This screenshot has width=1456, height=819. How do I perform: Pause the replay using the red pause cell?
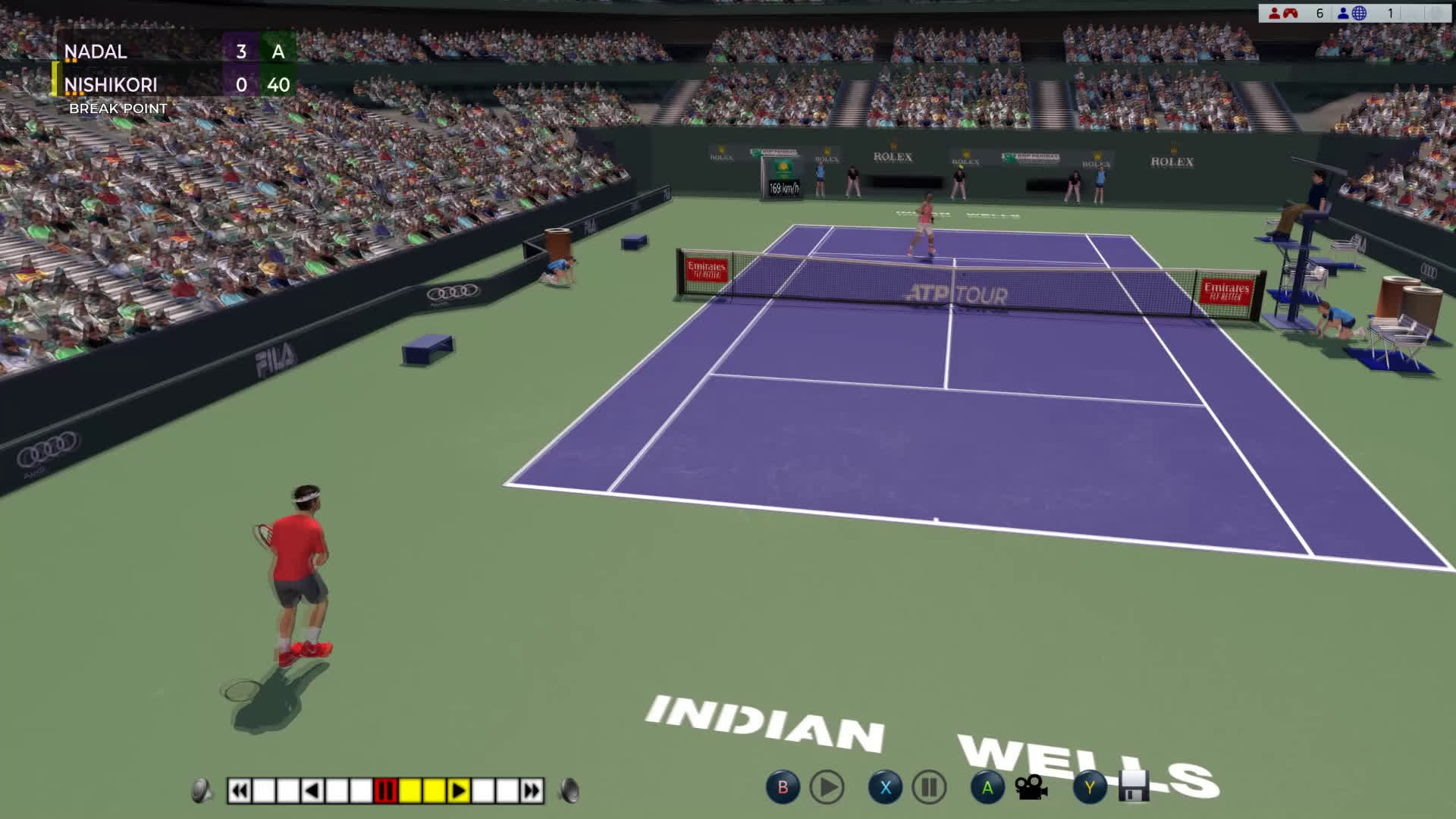pyautogui.click(x=385, y=791)
